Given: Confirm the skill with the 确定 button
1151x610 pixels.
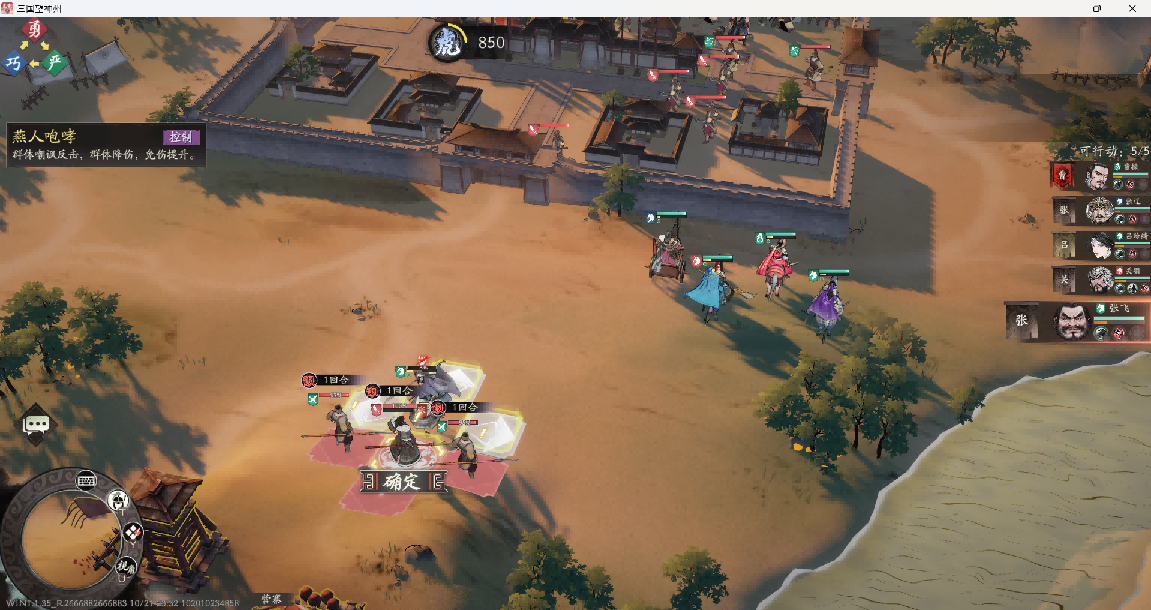Looking at the screenshot, I should click(x=403, y=482).
